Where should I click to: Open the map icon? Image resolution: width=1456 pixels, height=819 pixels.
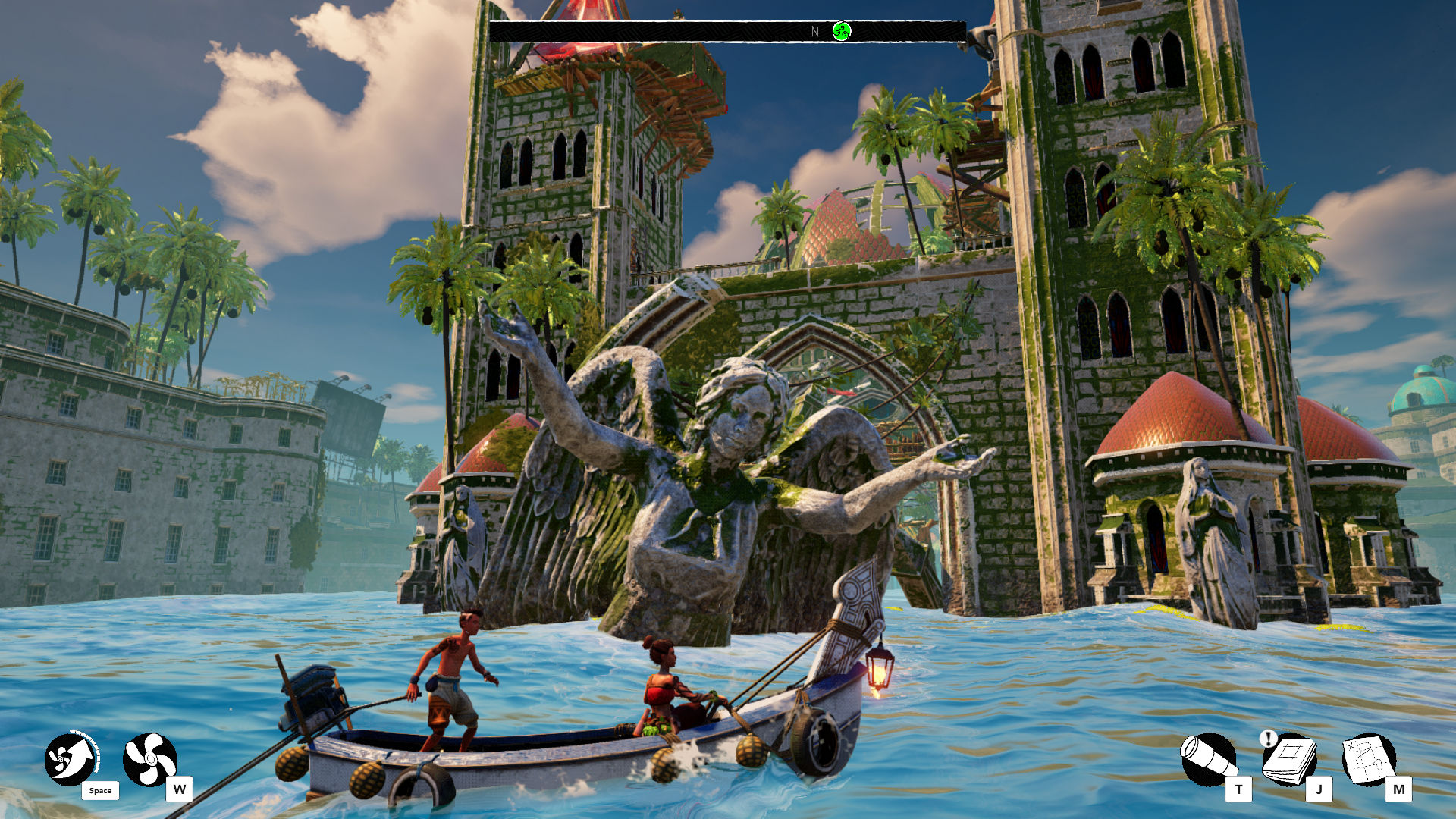point(1369,759)
